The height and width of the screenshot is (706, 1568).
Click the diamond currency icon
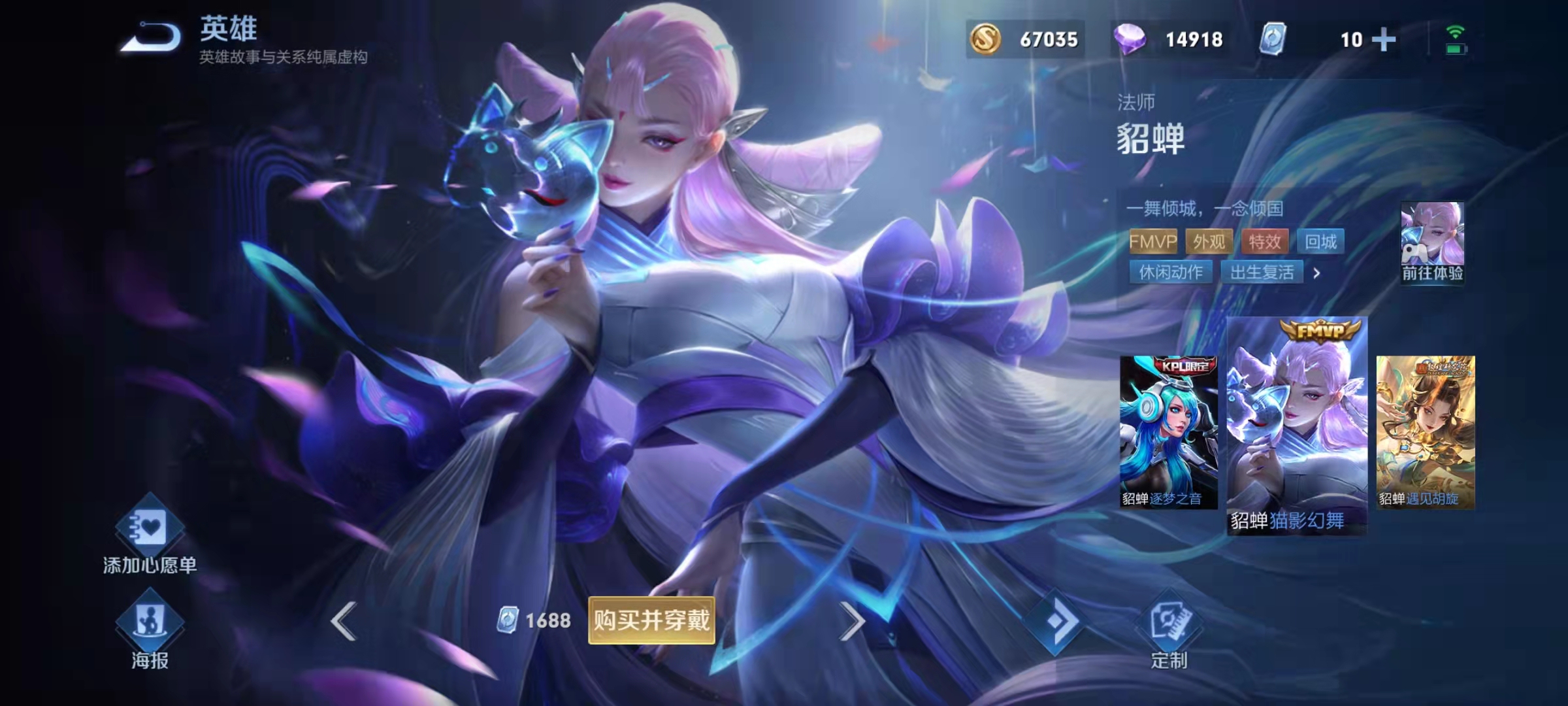1130,41
